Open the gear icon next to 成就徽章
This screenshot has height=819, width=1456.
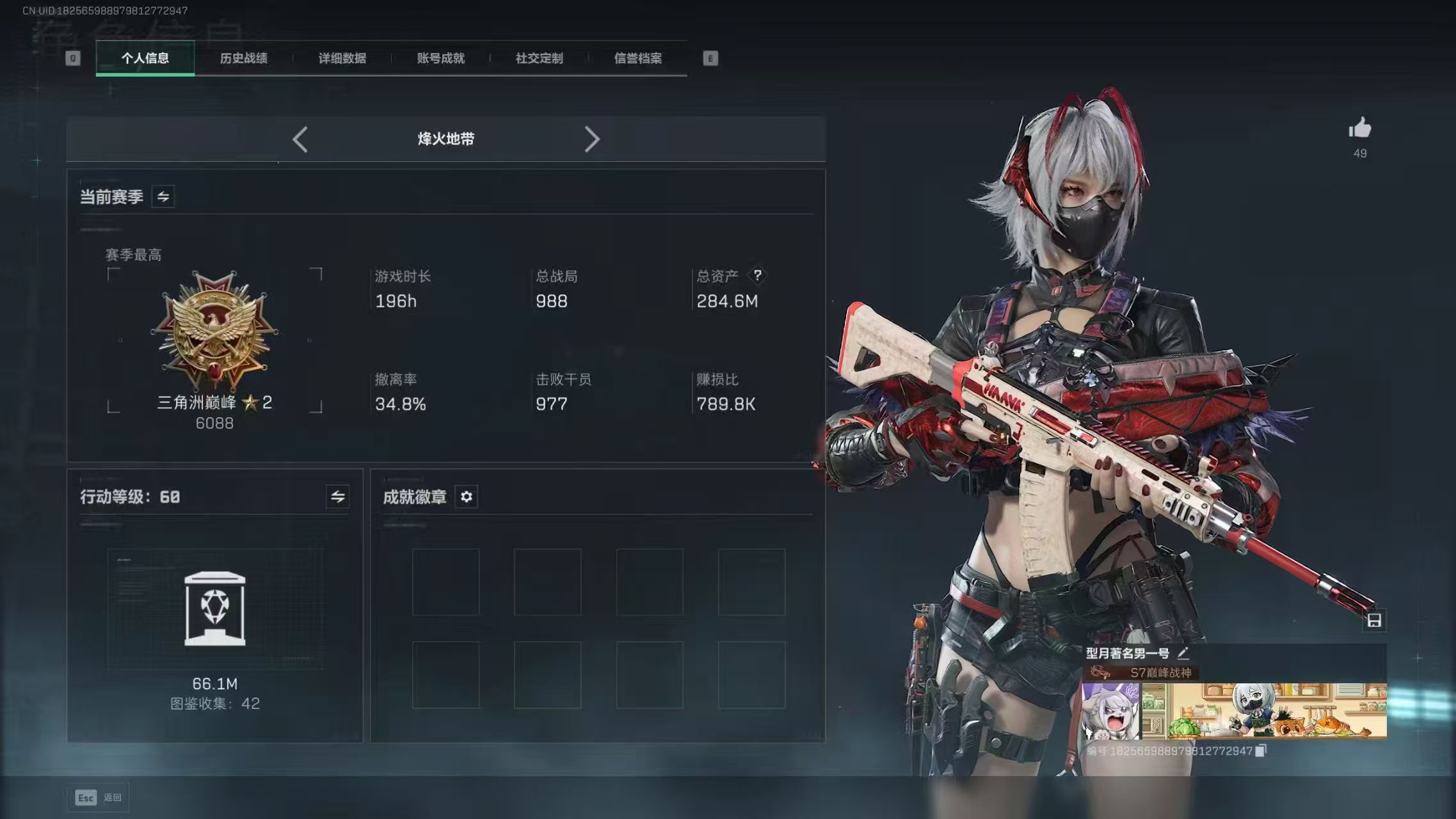click(x=466, y=497)
